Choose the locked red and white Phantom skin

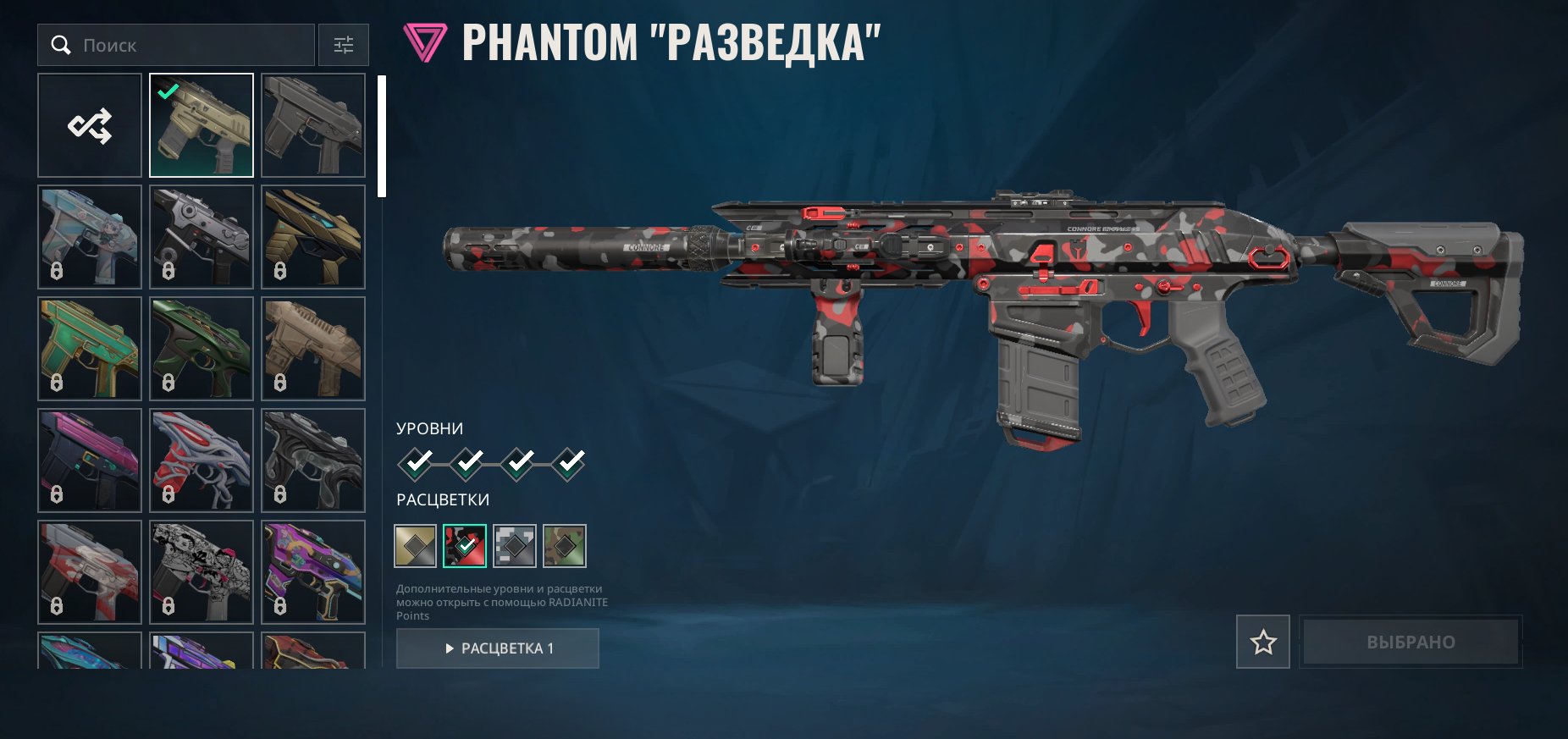(x=202, y=460)
